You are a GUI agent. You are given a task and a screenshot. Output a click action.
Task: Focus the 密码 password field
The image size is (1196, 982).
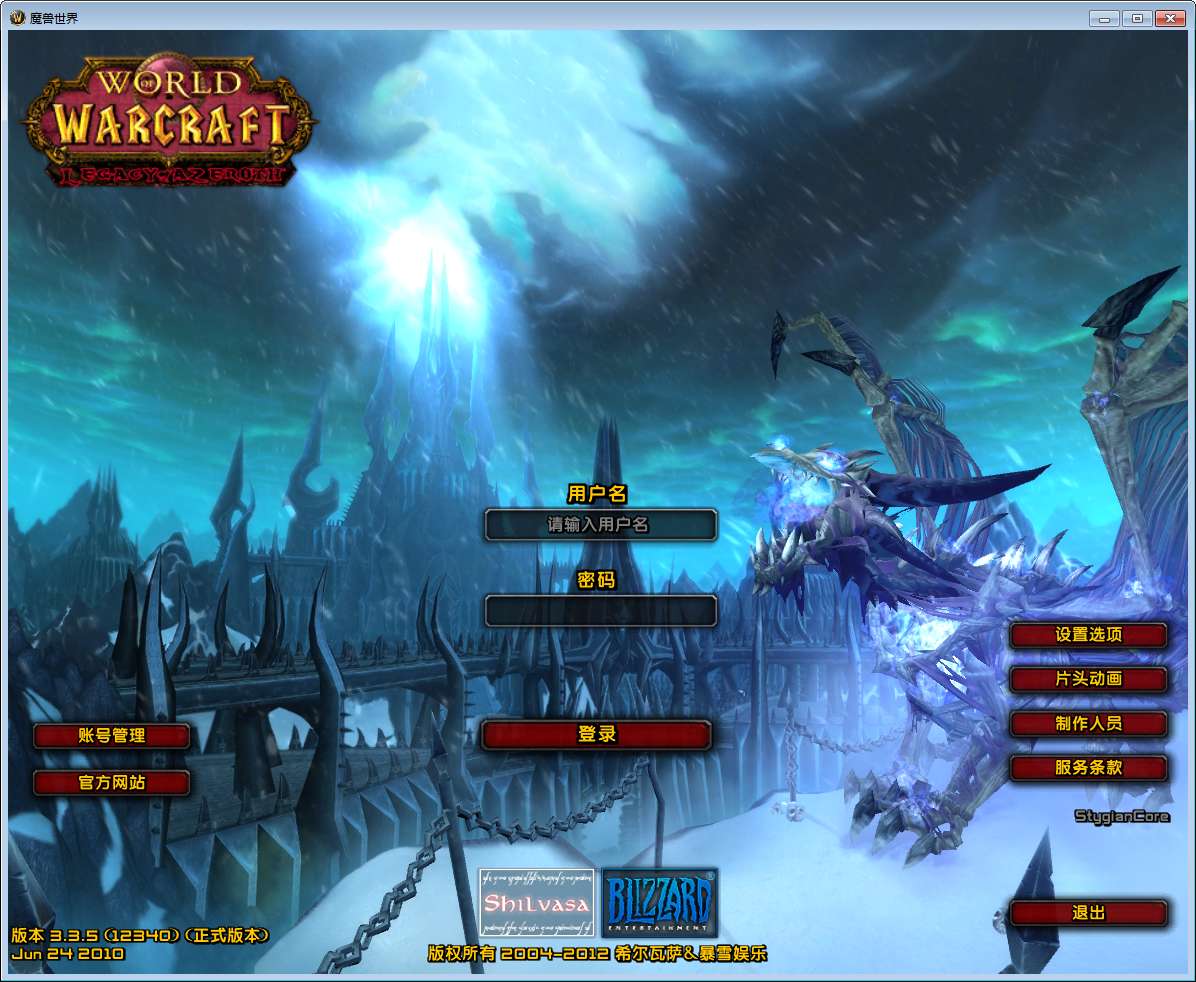600,610
